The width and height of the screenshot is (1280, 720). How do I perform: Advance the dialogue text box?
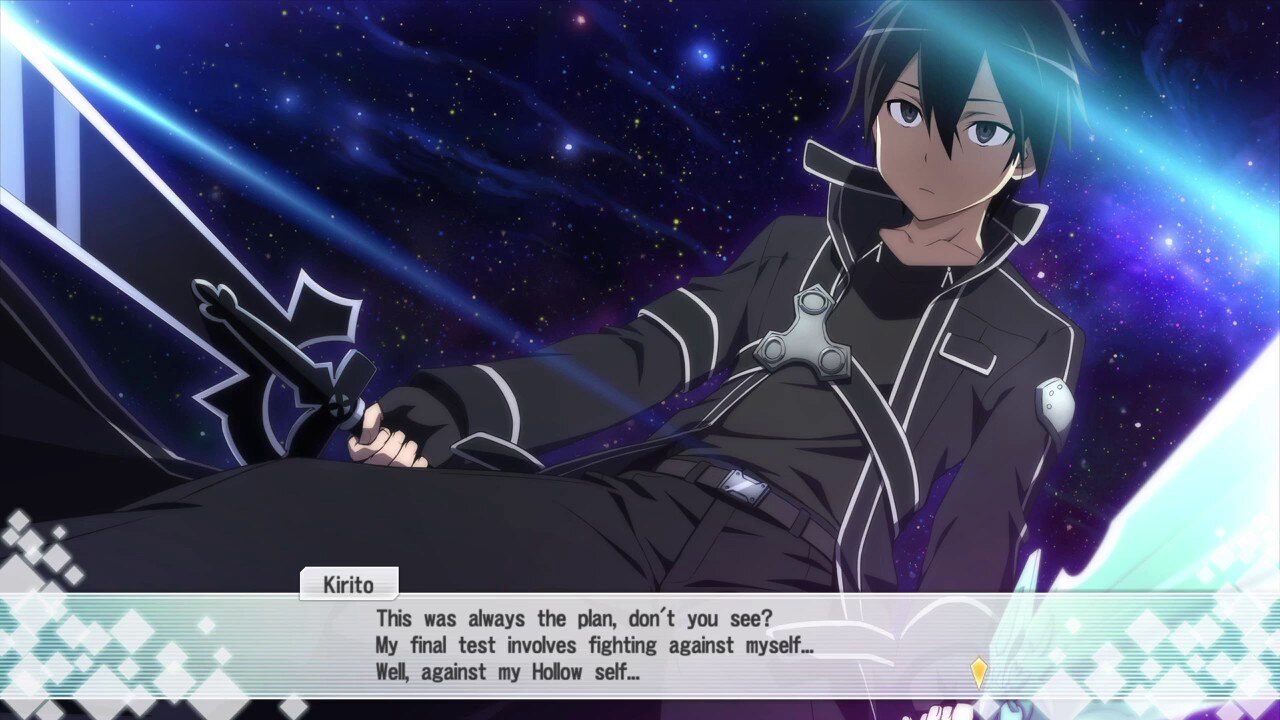[640, 644]
